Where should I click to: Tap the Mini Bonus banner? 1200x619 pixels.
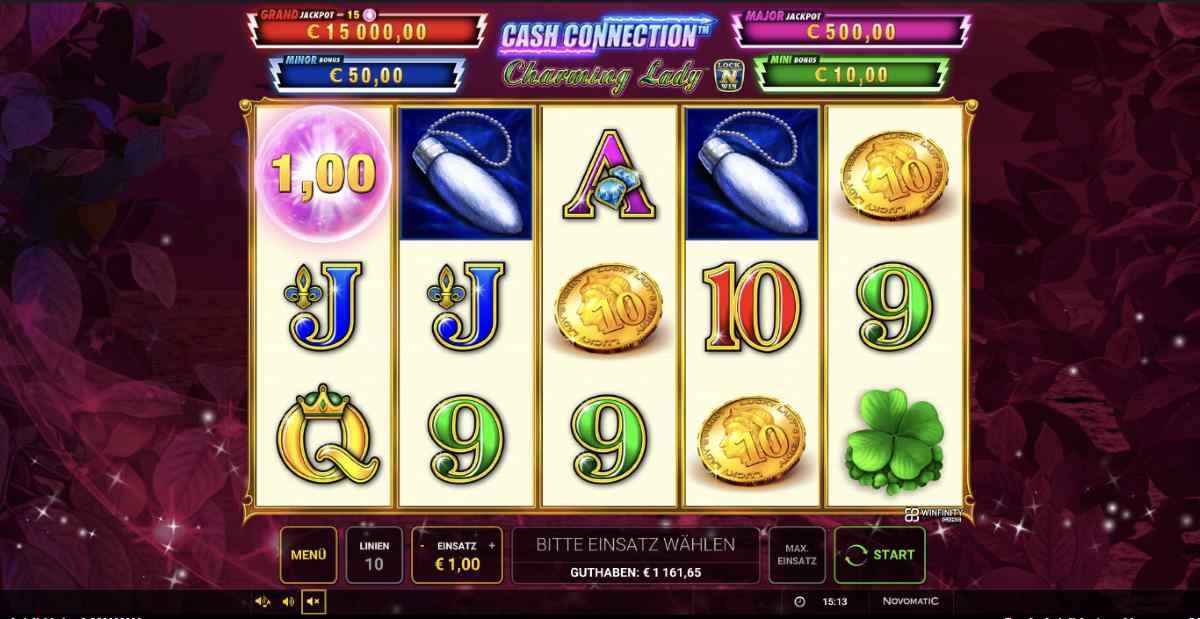[x=850, y=74]
